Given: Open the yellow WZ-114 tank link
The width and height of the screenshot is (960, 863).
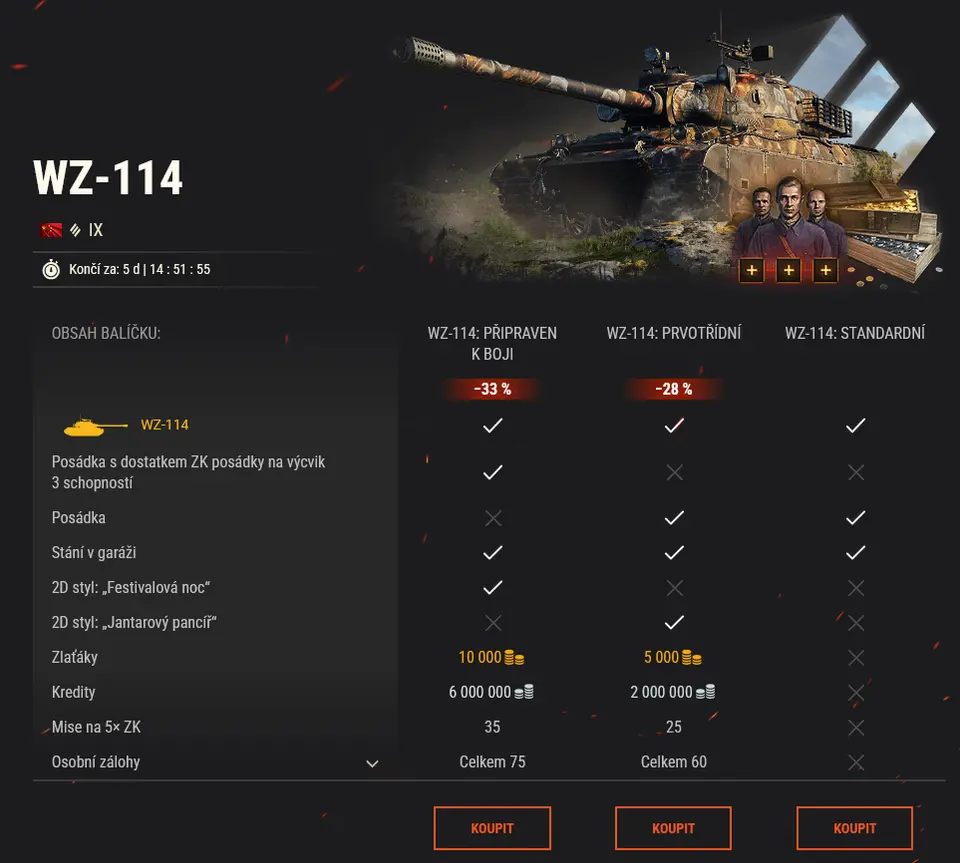Looking at the screenshot, I should [x=164, y=425].
